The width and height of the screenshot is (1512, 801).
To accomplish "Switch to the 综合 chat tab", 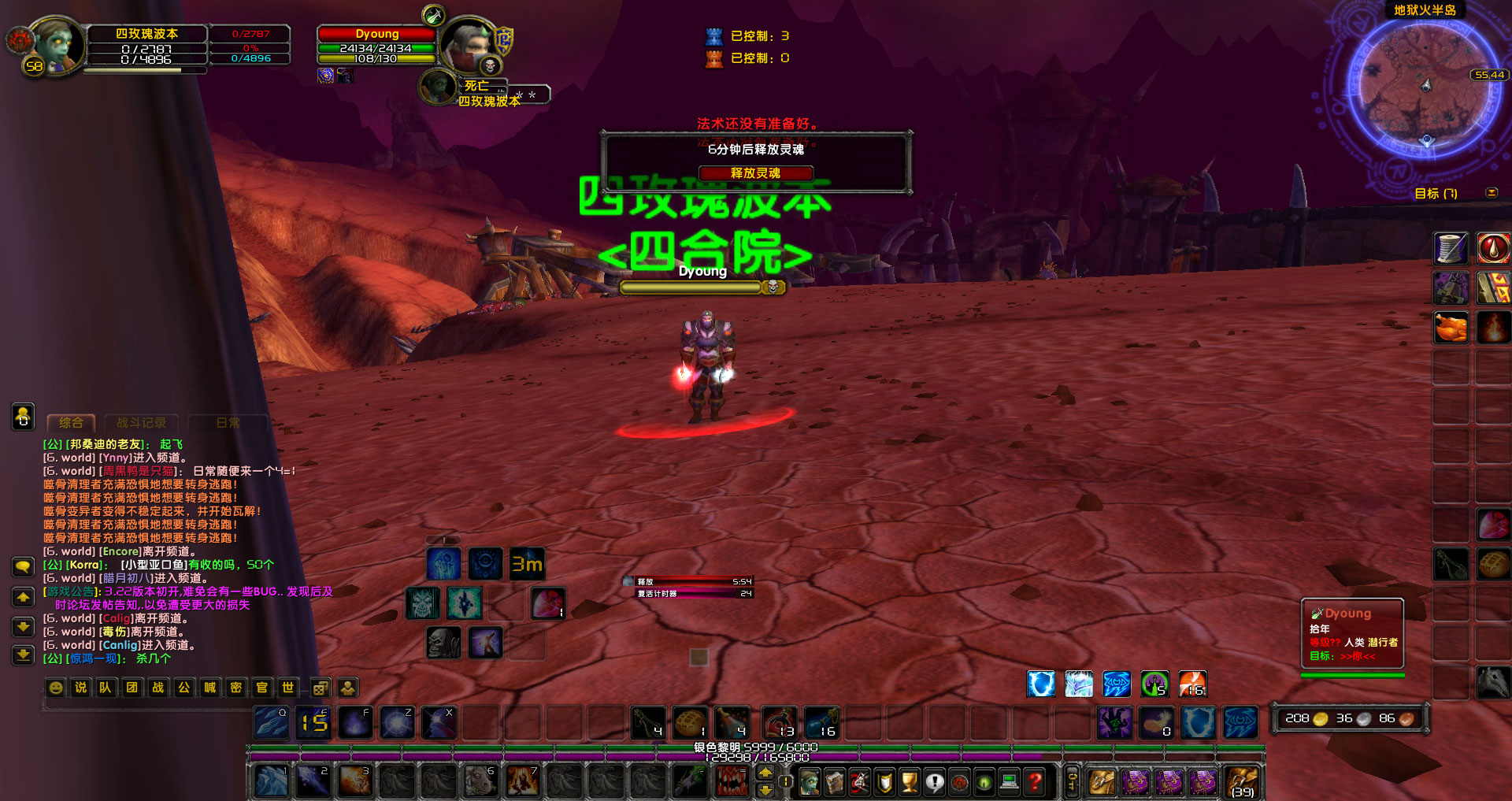I will pyautogui.click(x=70, y=423).
